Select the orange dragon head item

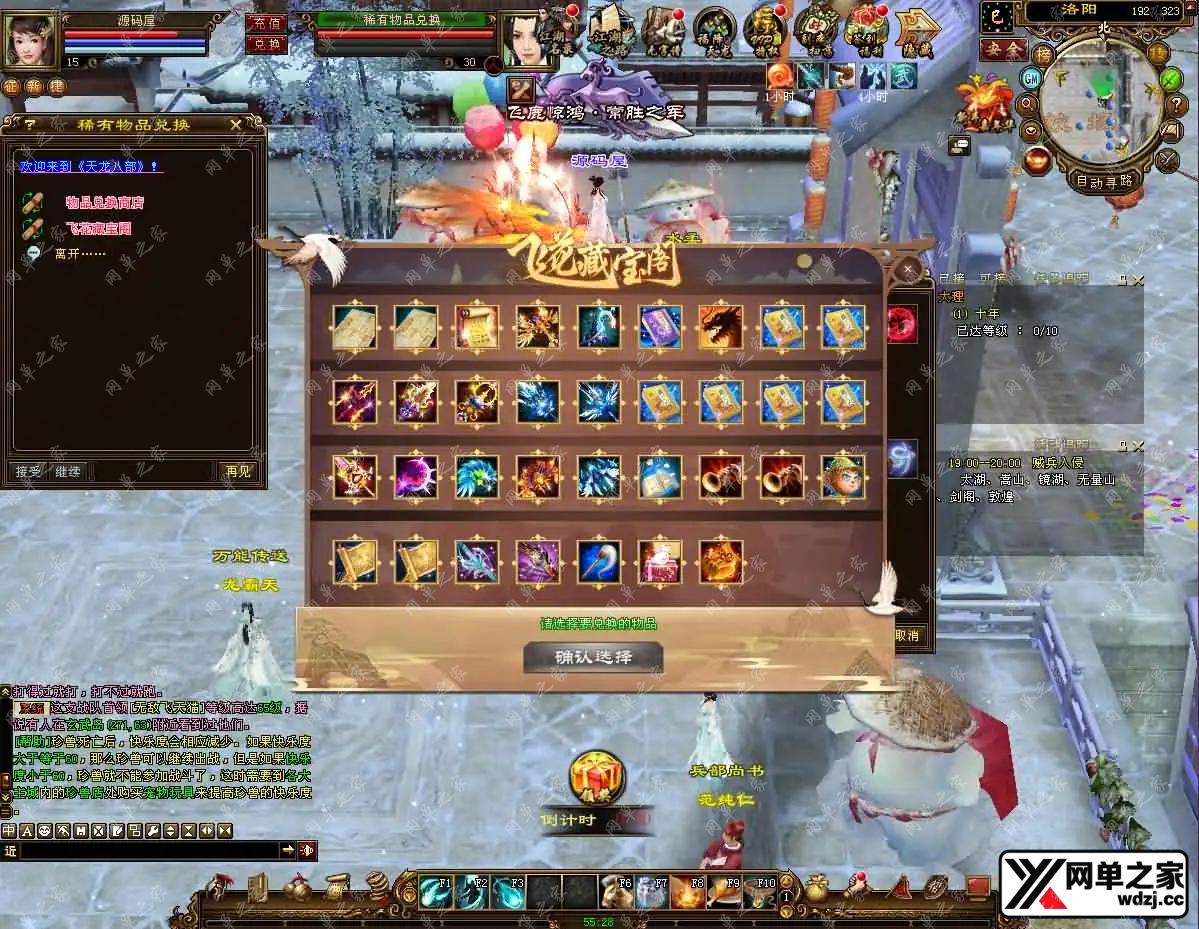point(721,327)
